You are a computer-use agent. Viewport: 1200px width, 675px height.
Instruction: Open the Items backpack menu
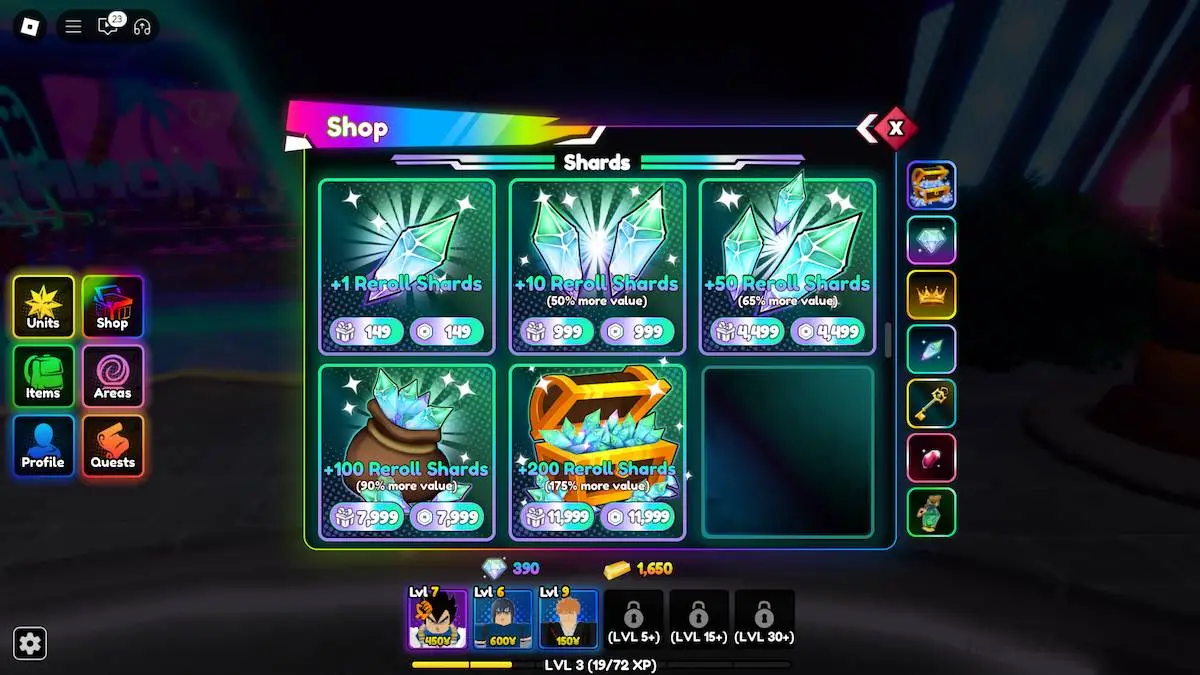pos(43,376)
